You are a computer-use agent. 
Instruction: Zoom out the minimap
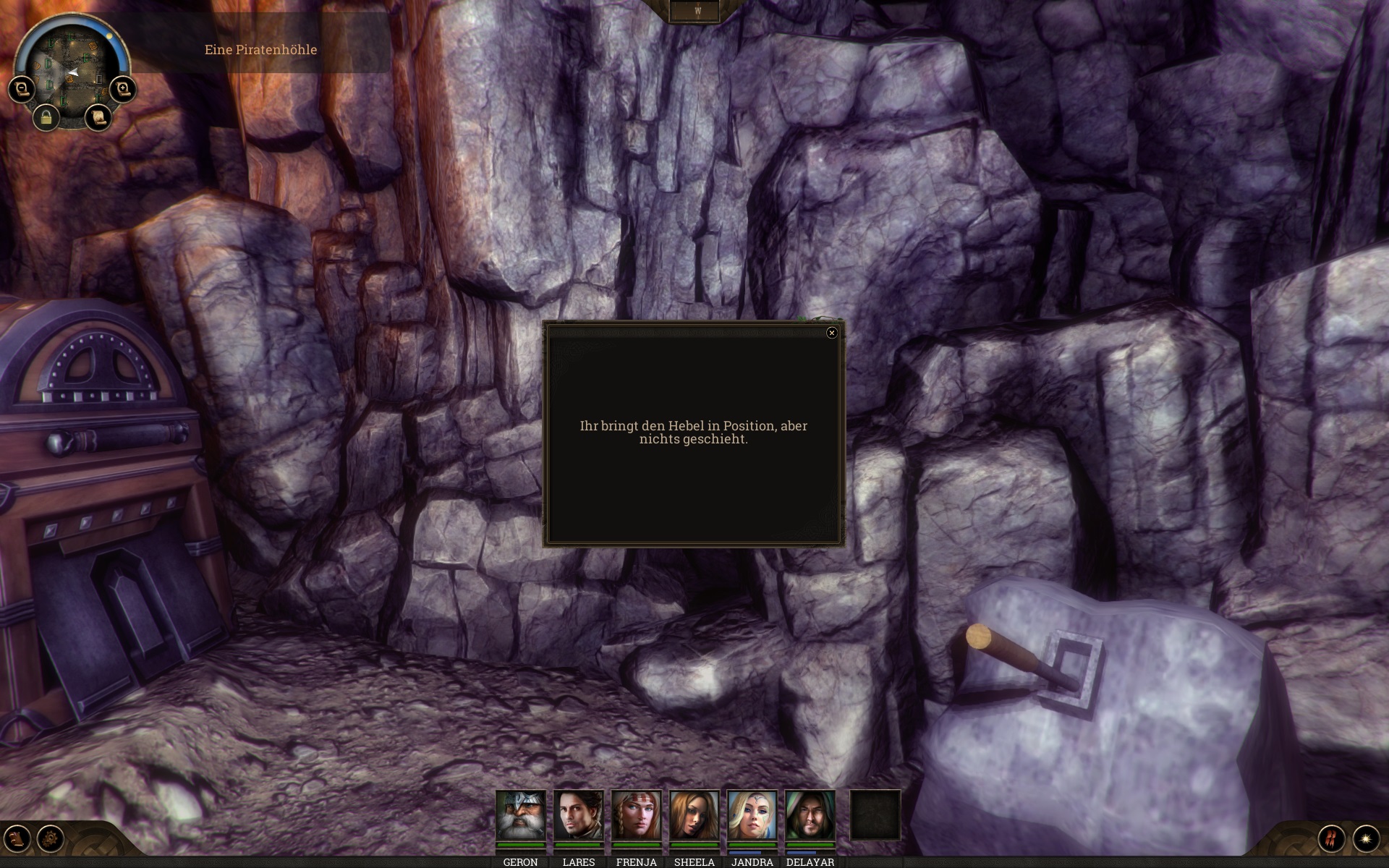(x=22, y=90)
